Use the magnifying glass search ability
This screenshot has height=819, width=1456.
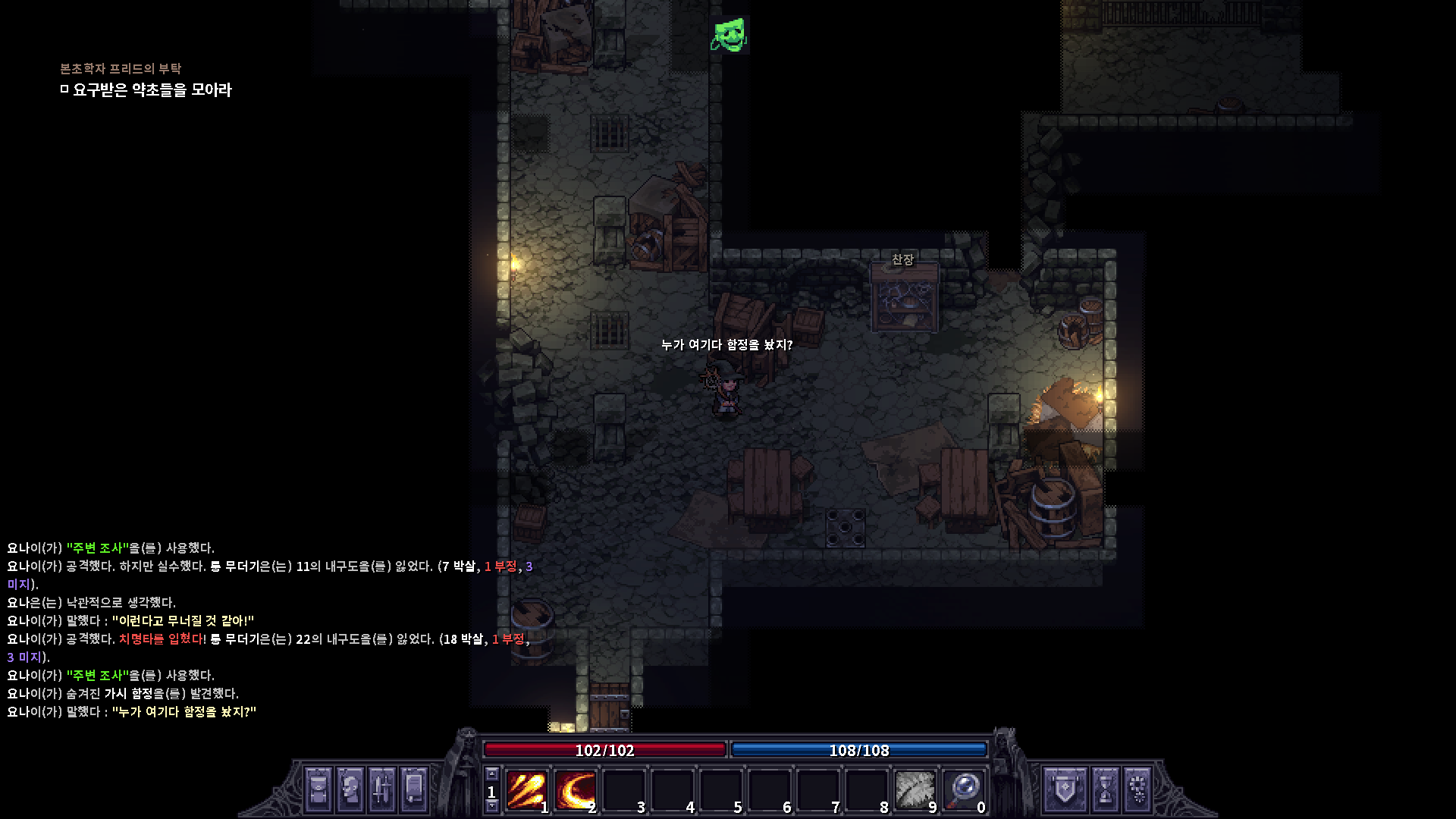pyautogui.click(x=963, y=790)
